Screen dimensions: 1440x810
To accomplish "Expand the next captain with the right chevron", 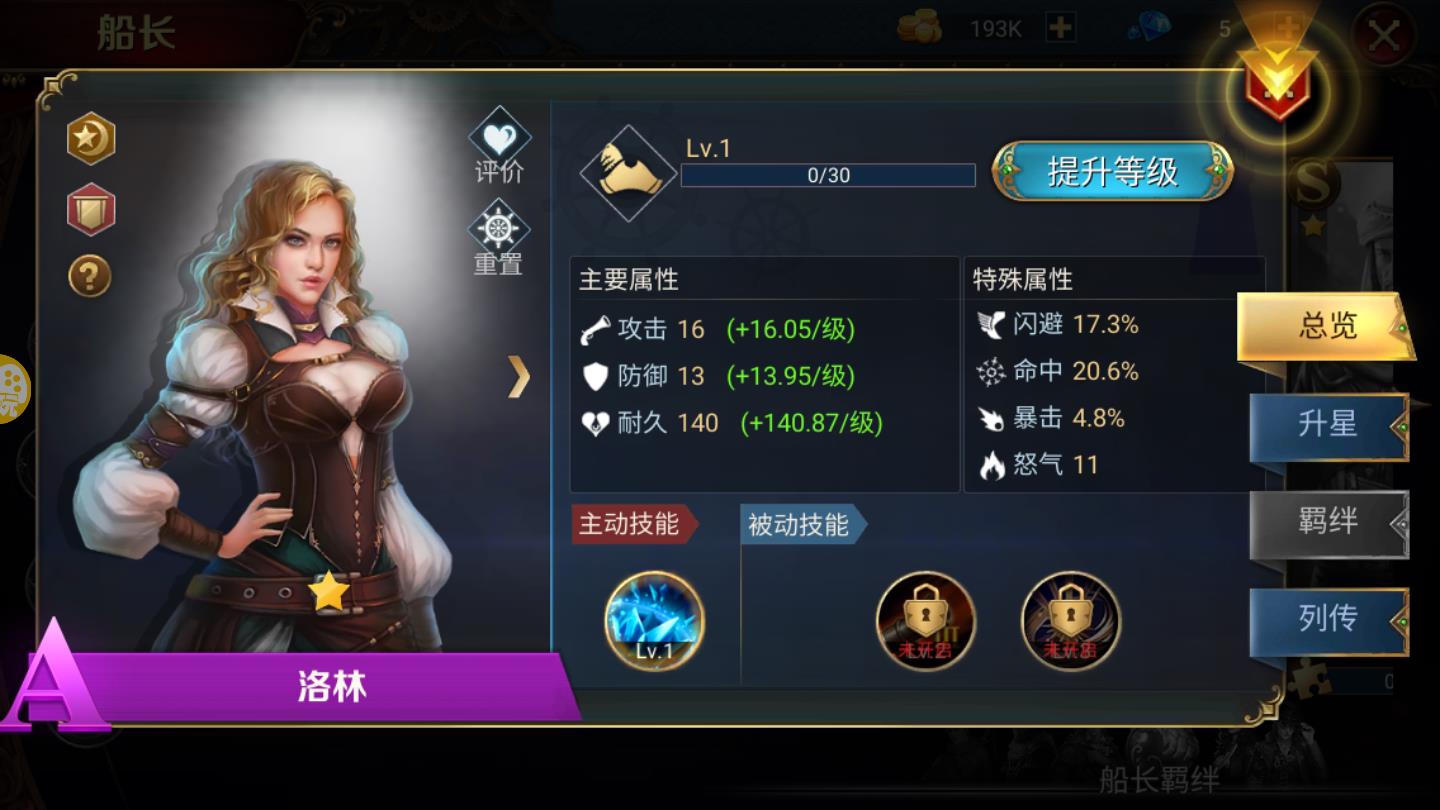I will point(519,377).
